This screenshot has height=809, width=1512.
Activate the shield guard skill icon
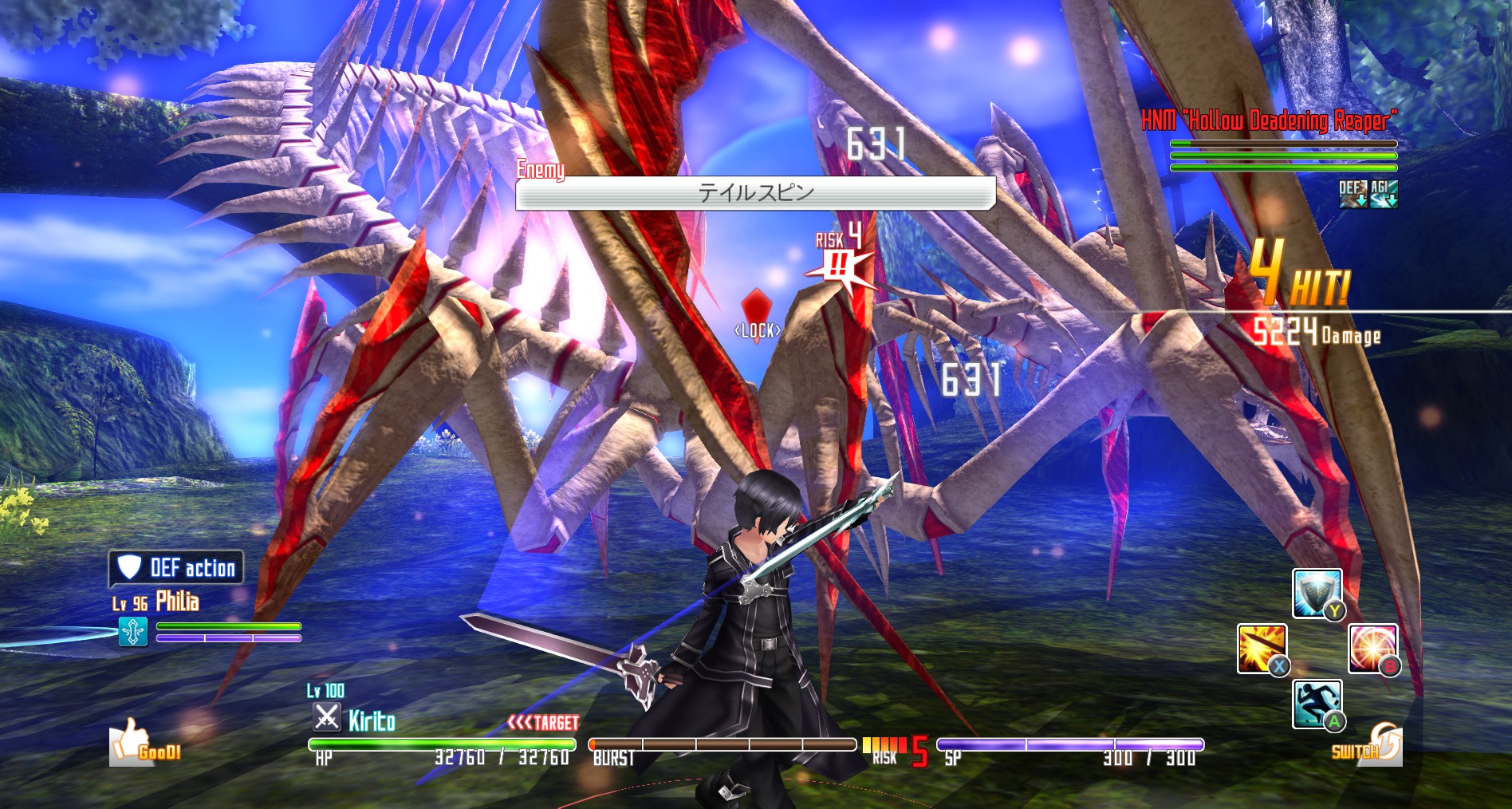(1316, 594)
